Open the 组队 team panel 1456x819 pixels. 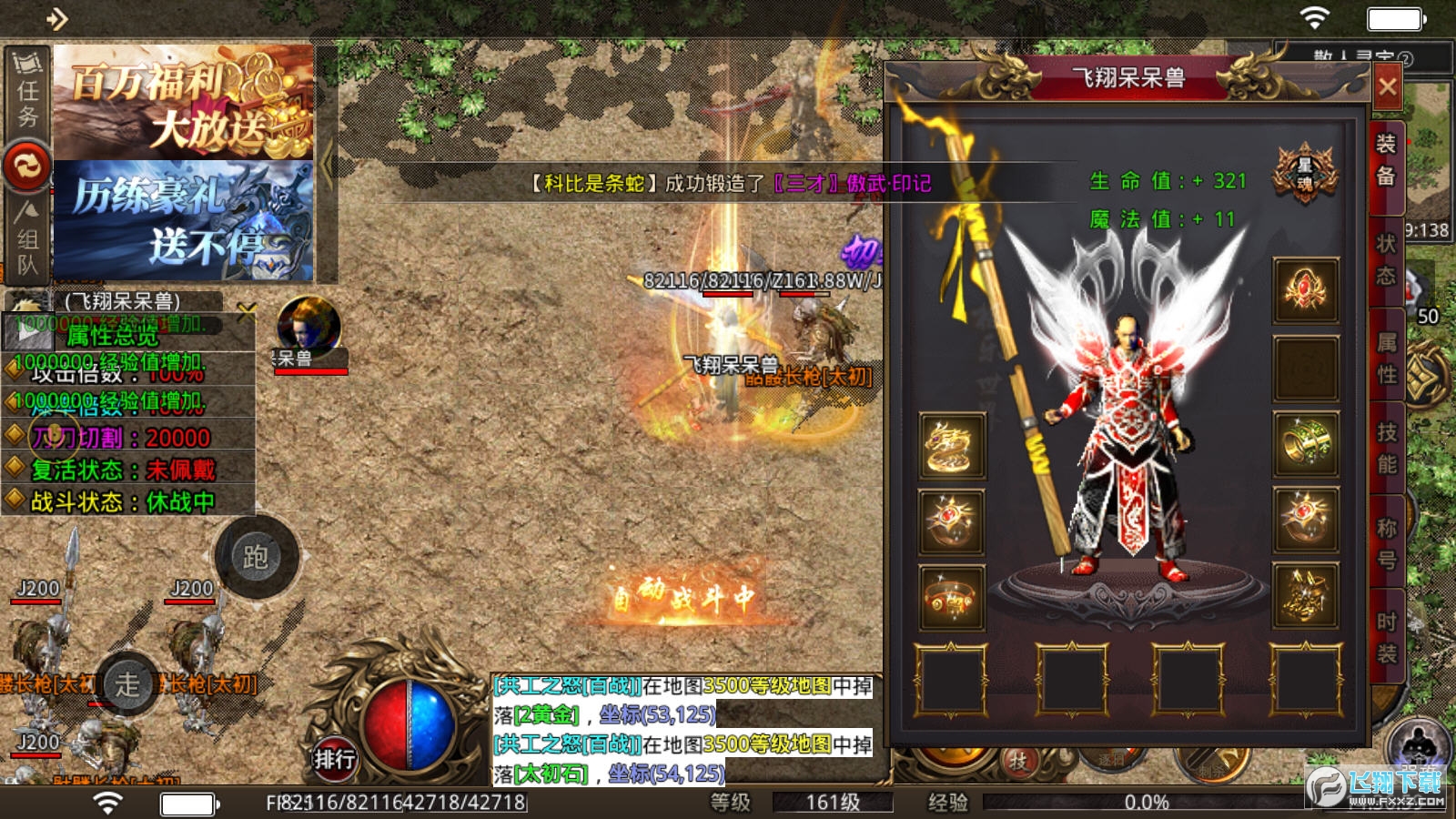point(27,238)
